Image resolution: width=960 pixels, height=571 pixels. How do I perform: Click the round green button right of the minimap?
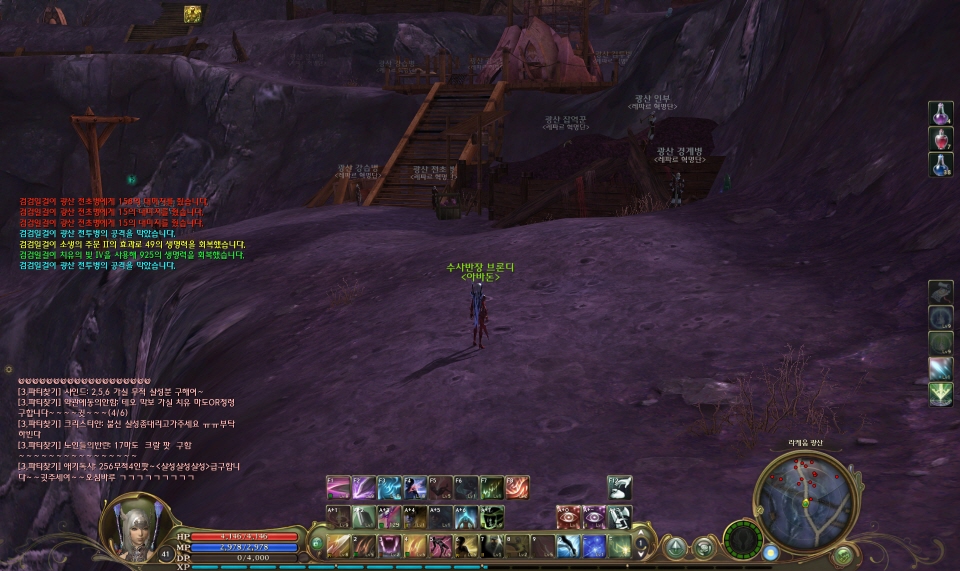843,553
